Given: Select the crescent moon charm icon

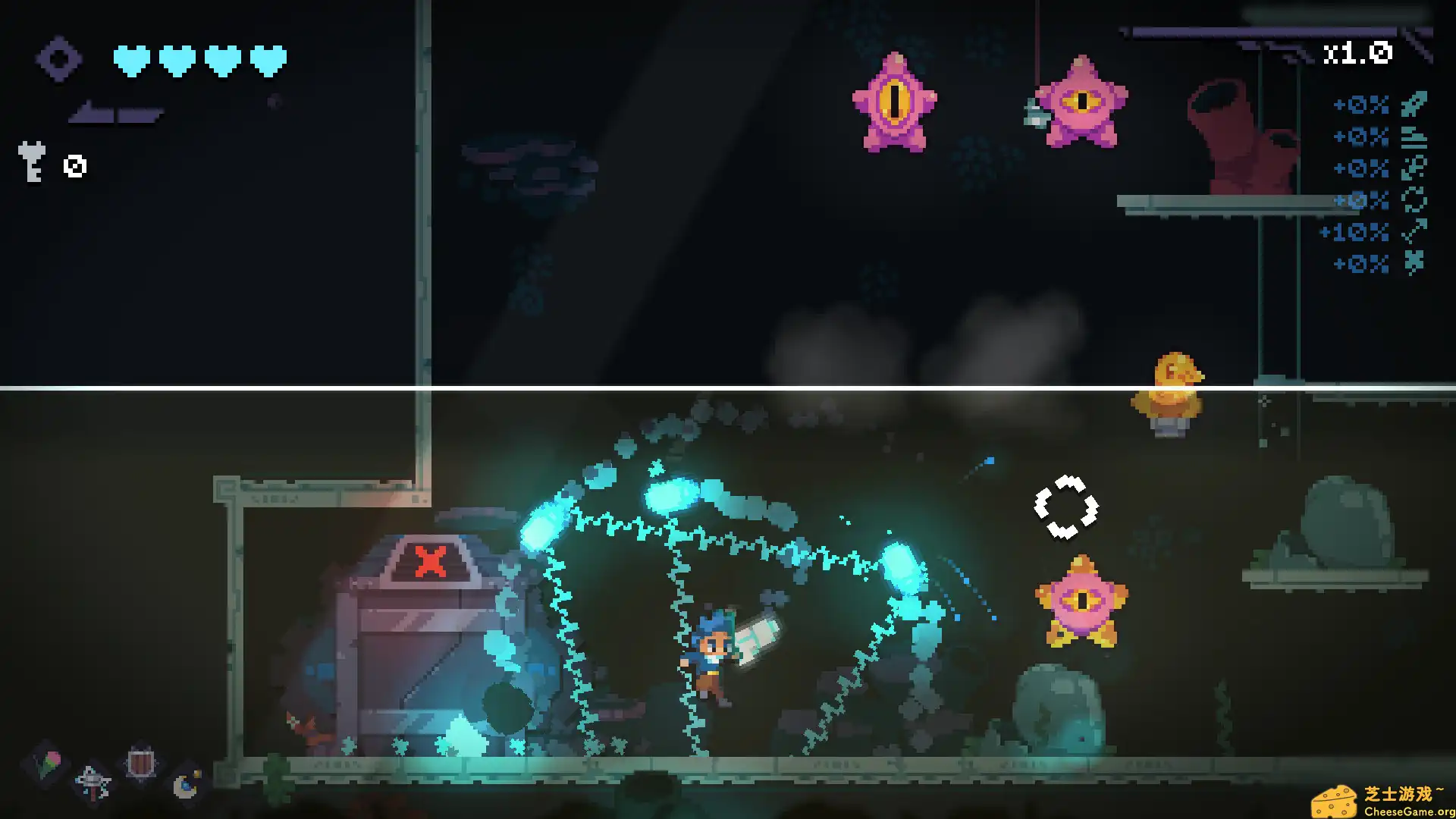Looking at the screenshot, I should pos(184,786).
